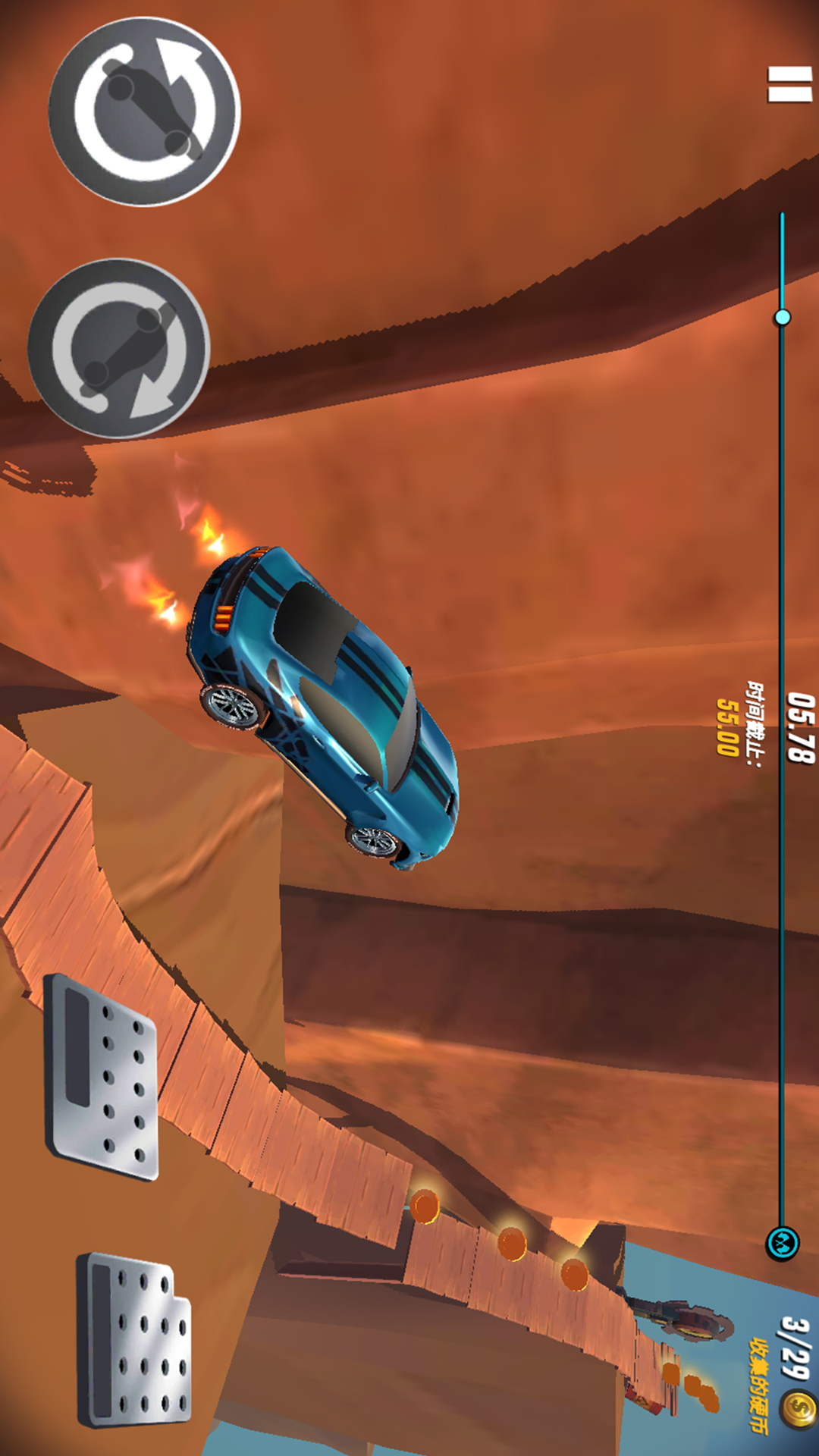Pause the race with the pause button

[789, 84]
